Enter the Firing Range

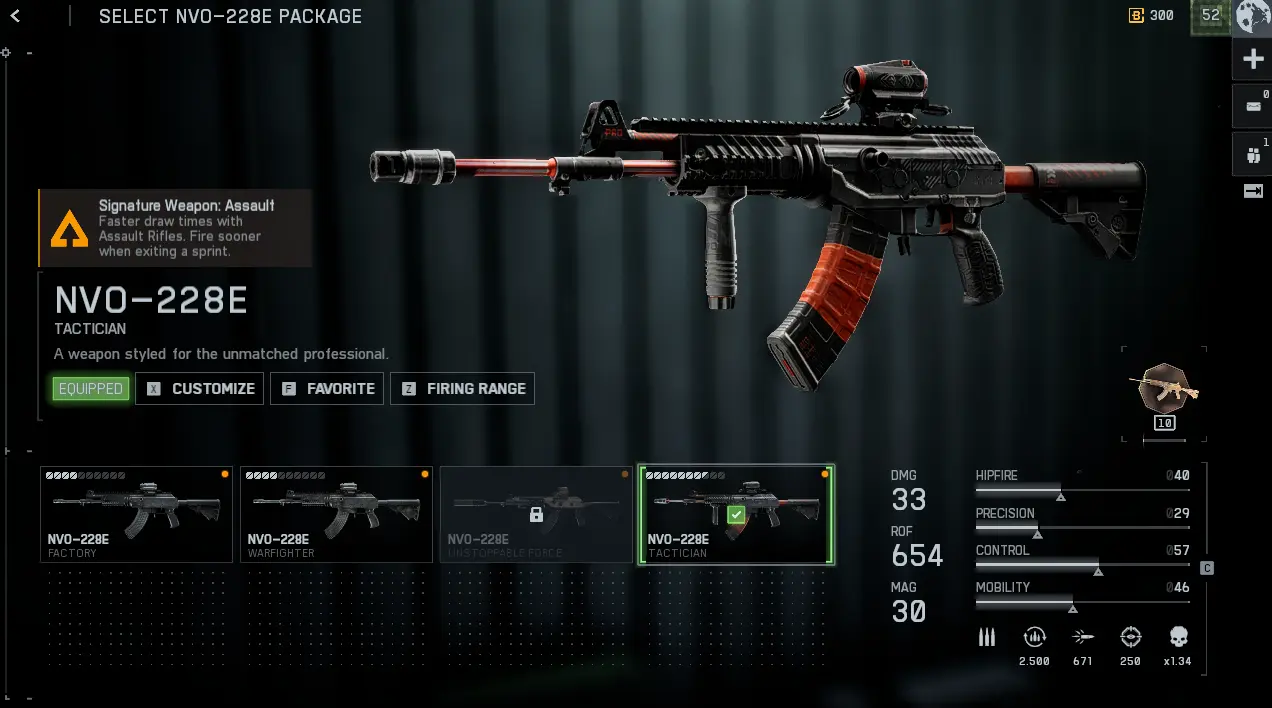[463, 389]
